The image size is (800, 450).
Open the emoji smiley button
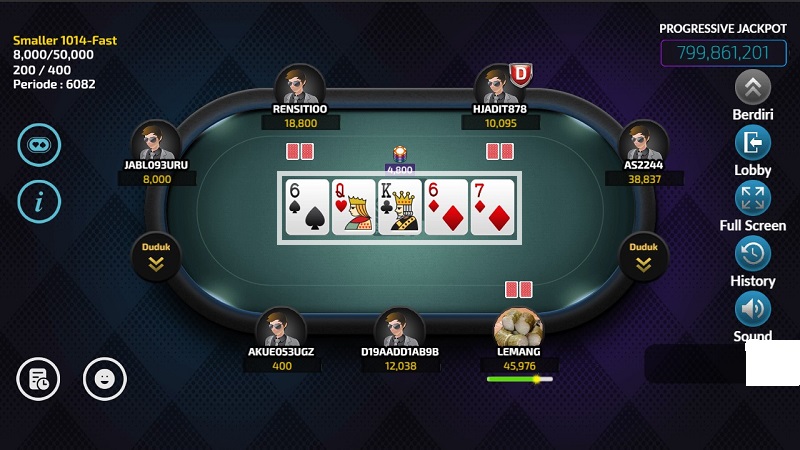pos(104,379)
